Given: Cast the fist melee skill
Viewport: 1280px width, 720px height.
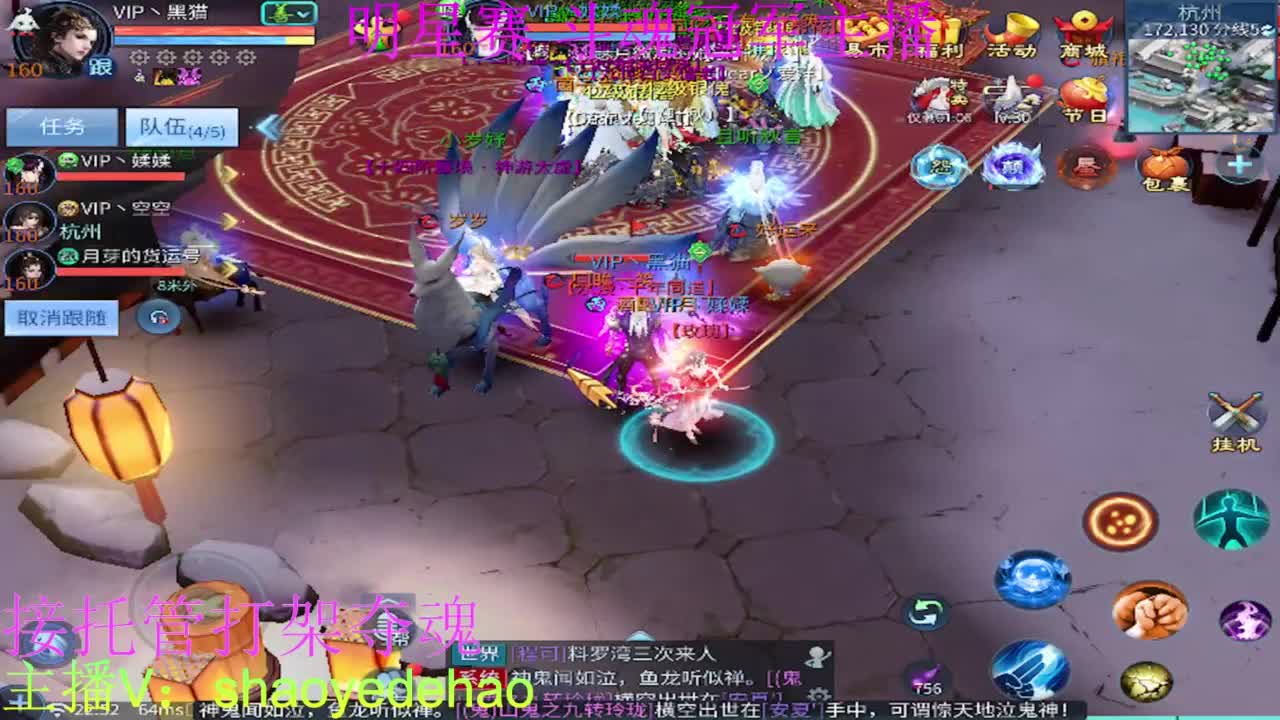Looking at the screenshot, I should [1150, 613].
